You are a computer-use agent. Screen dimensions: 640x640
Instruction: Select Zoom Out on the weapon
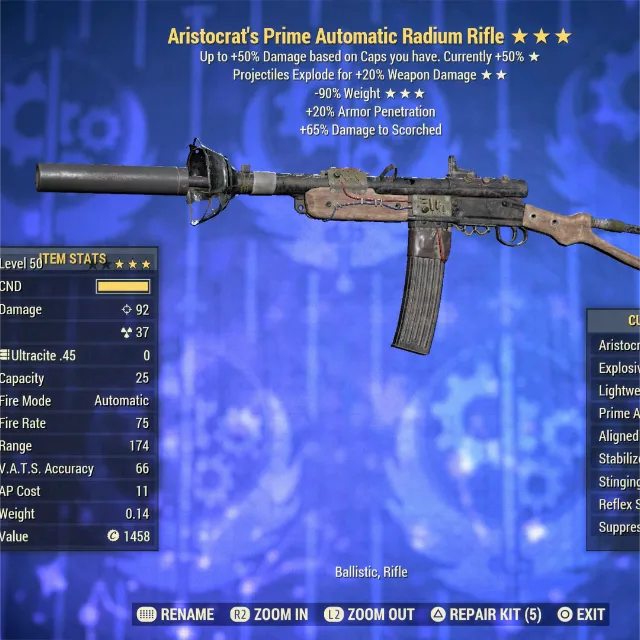pyautogui.click(x=370, y=614)
